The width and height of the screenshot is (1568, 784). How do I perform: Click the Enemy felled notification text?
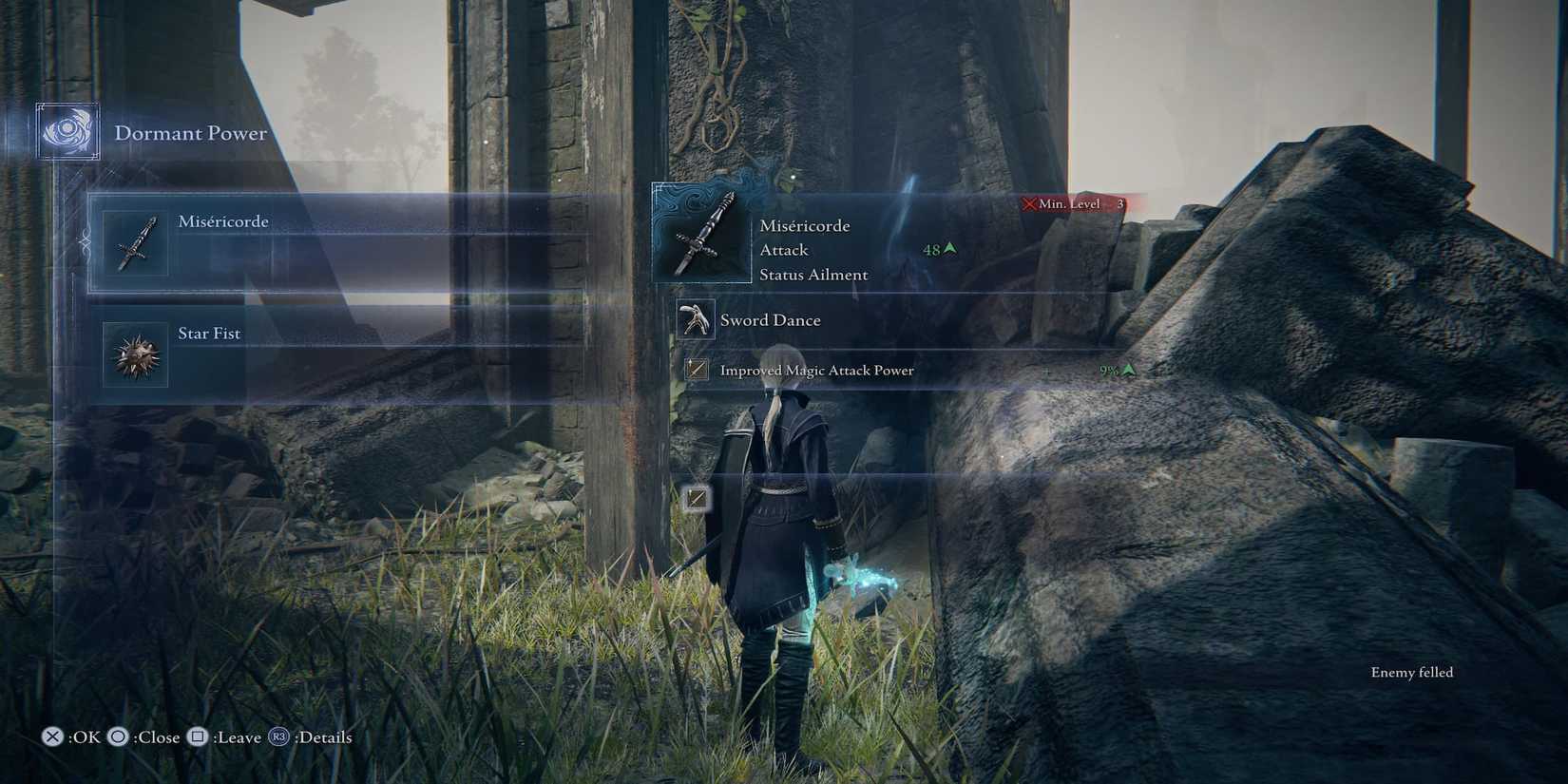(1410, 672)
